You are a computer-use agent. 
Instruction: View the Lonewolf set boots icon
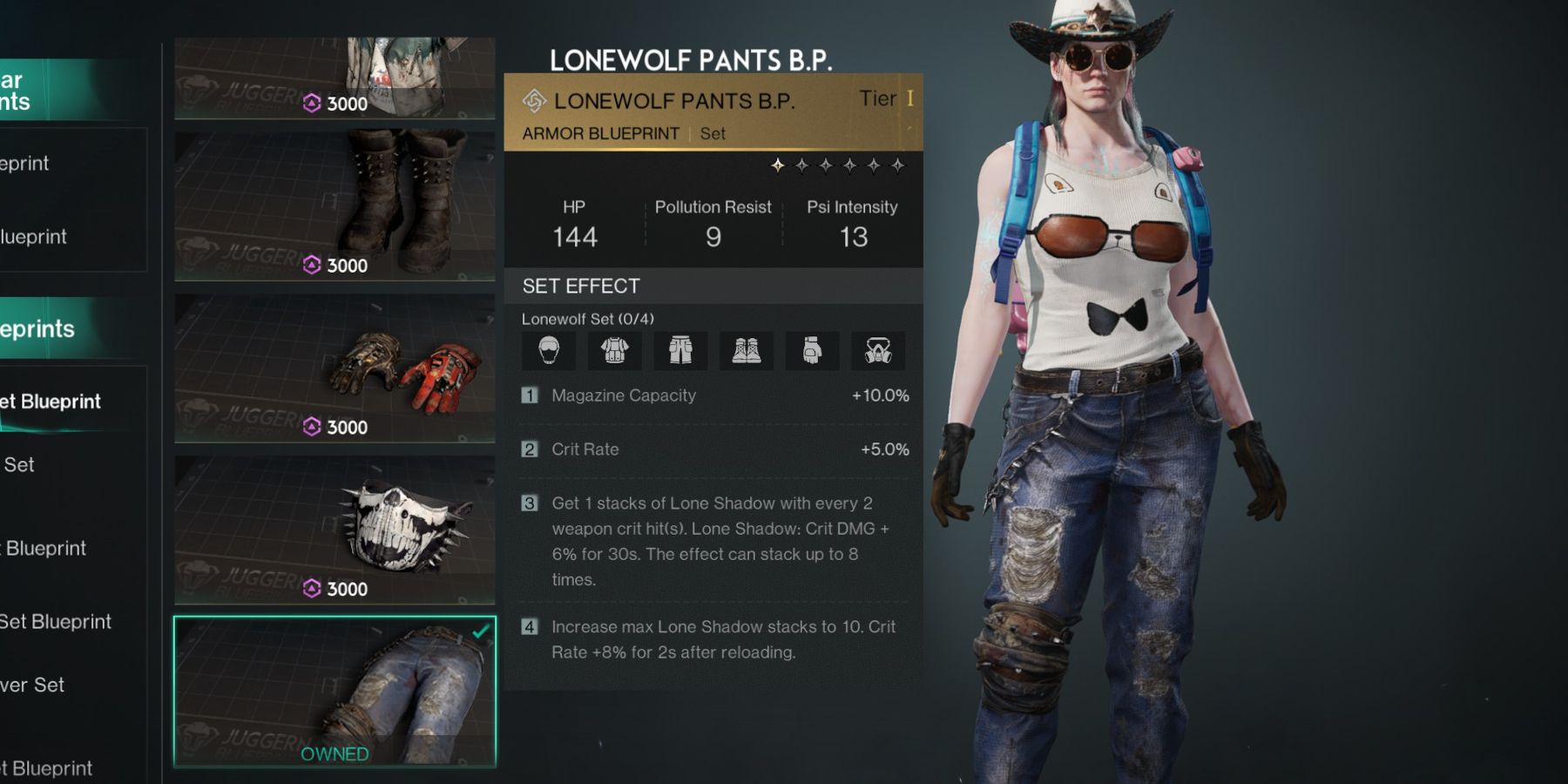tap(747, 351)
